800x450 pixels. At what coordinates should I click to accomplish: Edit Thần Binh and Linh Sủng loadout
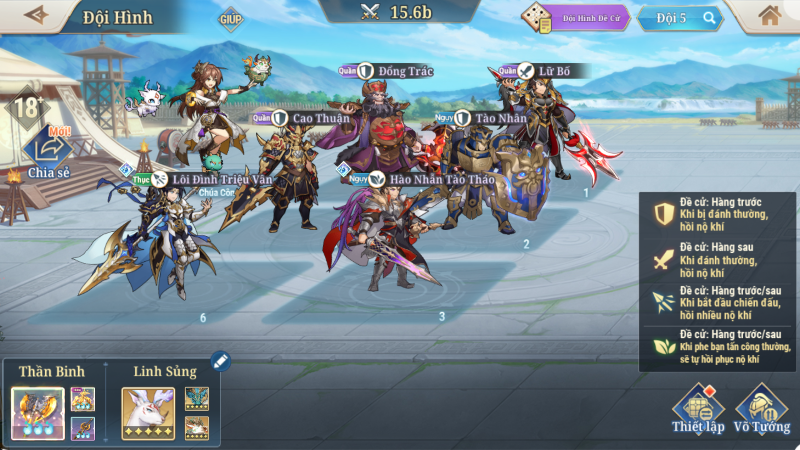220,361
